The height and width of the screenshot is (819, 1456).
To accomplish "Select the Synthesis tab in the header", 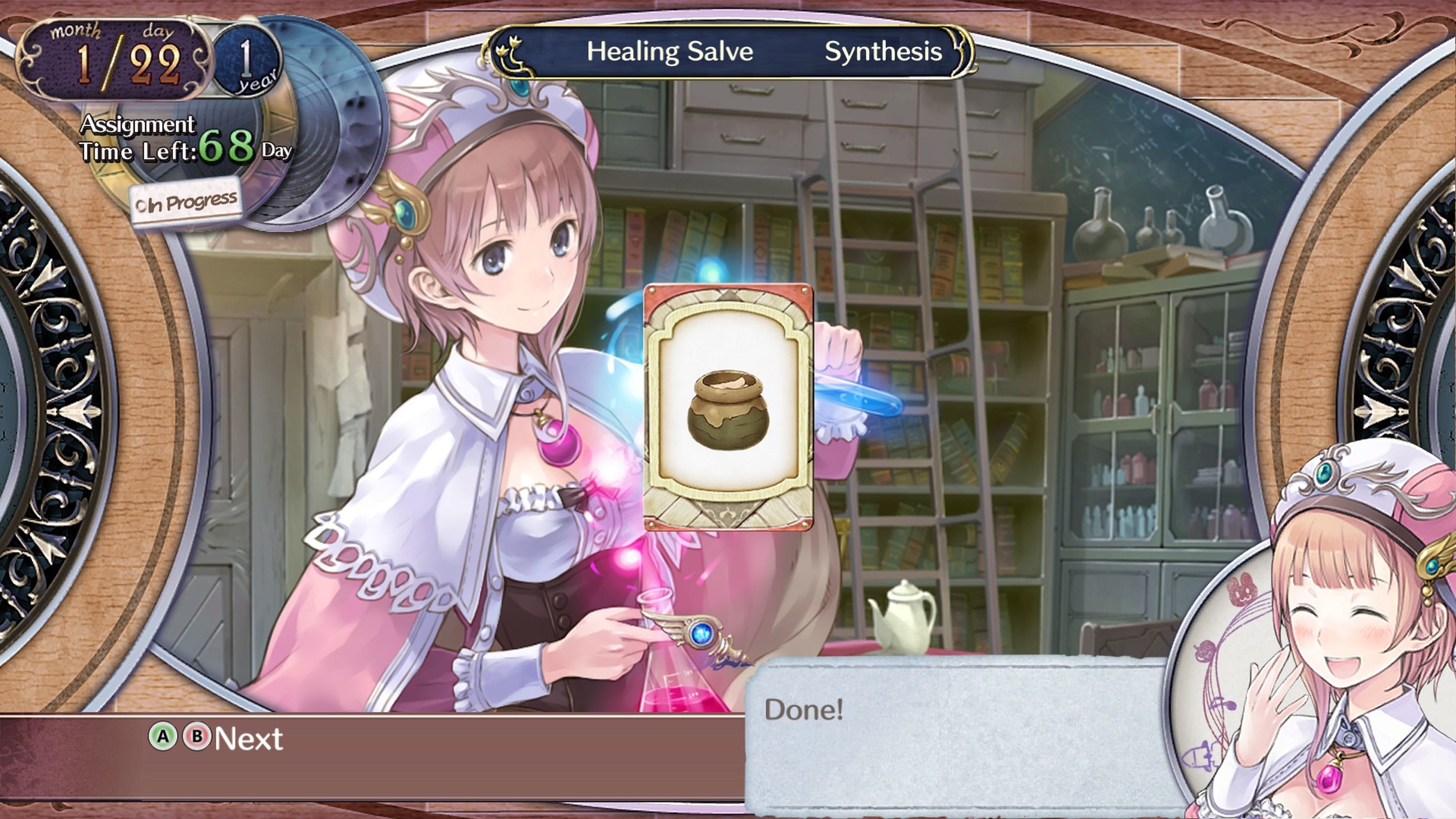I will coord(883,52).
